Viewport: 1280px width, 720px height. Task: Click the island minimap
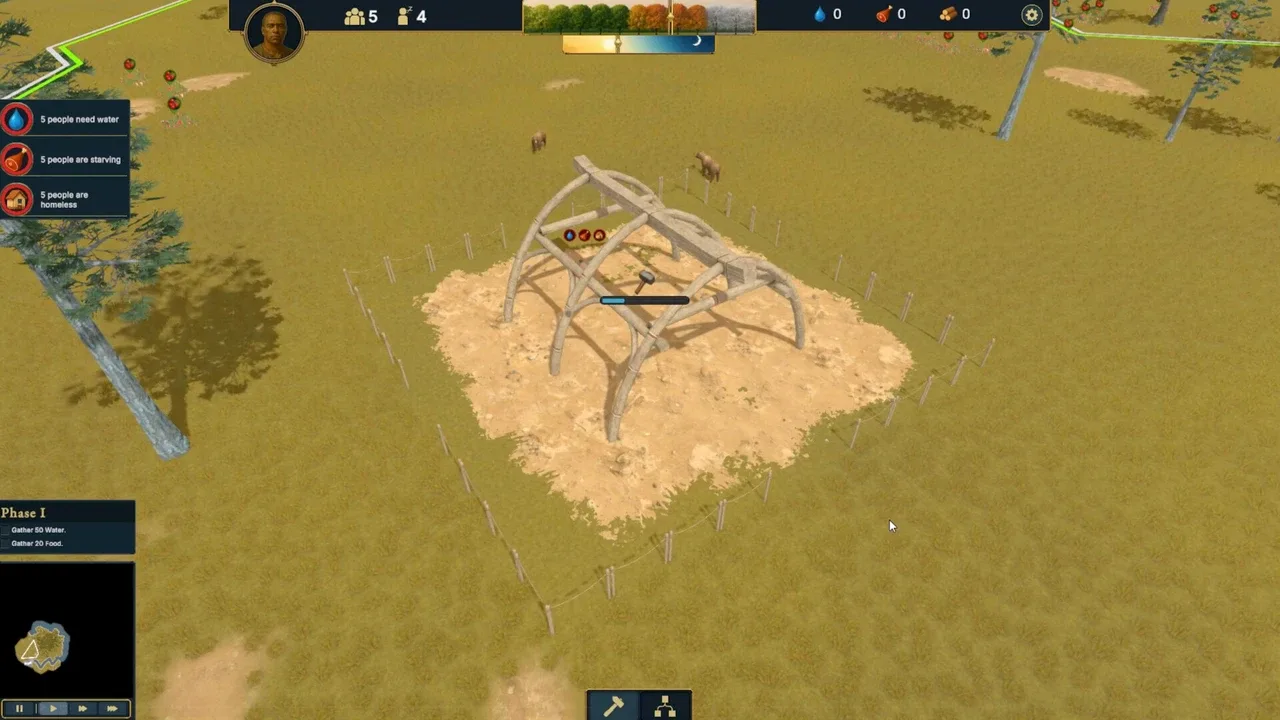click(x=42, y=647)
